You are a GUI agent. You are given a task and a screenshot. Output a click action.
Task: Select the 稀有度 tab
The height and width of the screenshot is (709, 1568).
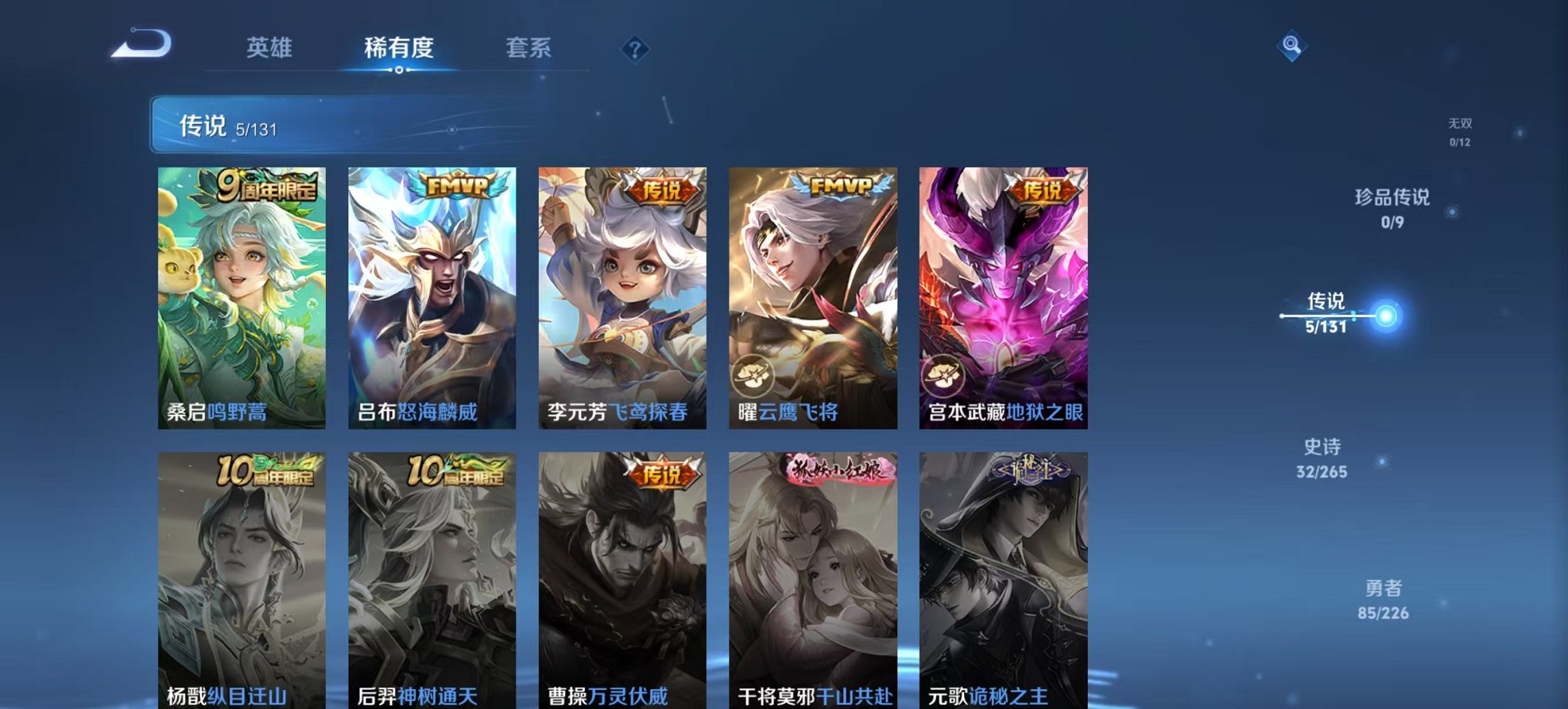coord(400,48)
